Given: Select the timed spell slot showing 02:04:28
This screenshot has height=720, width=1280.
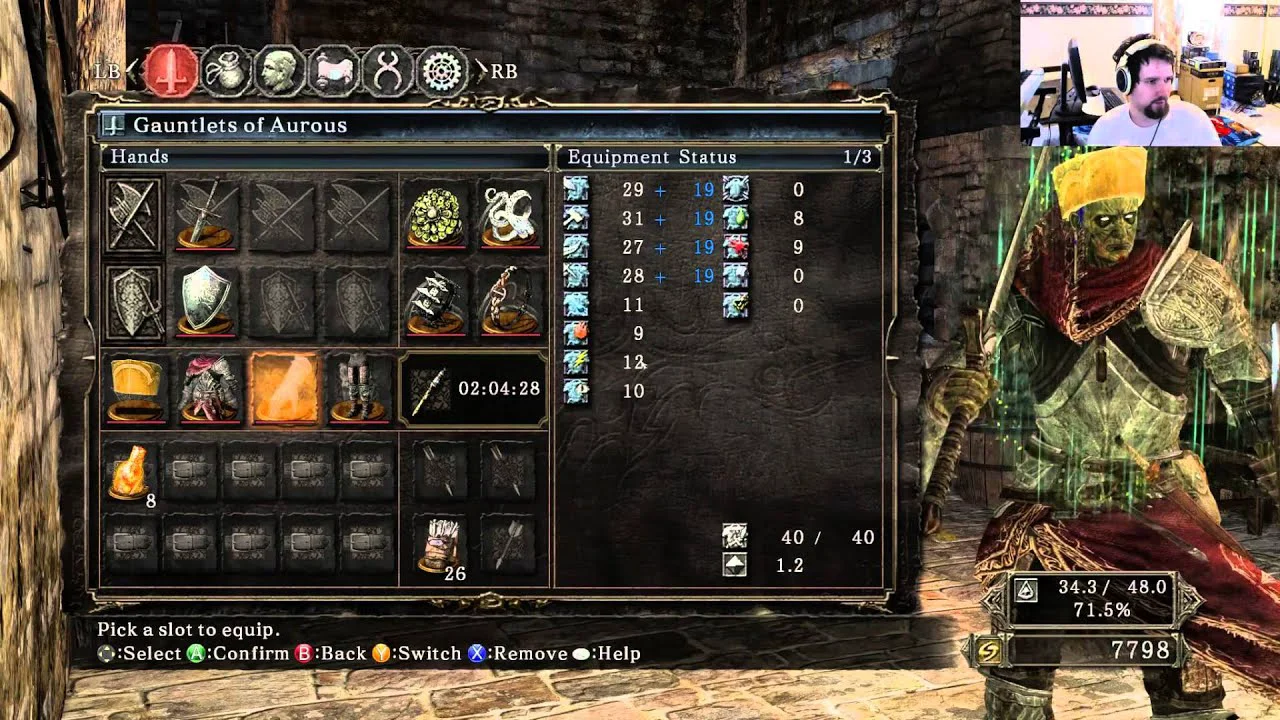Looking at the screenshot, I should (473, 388).
